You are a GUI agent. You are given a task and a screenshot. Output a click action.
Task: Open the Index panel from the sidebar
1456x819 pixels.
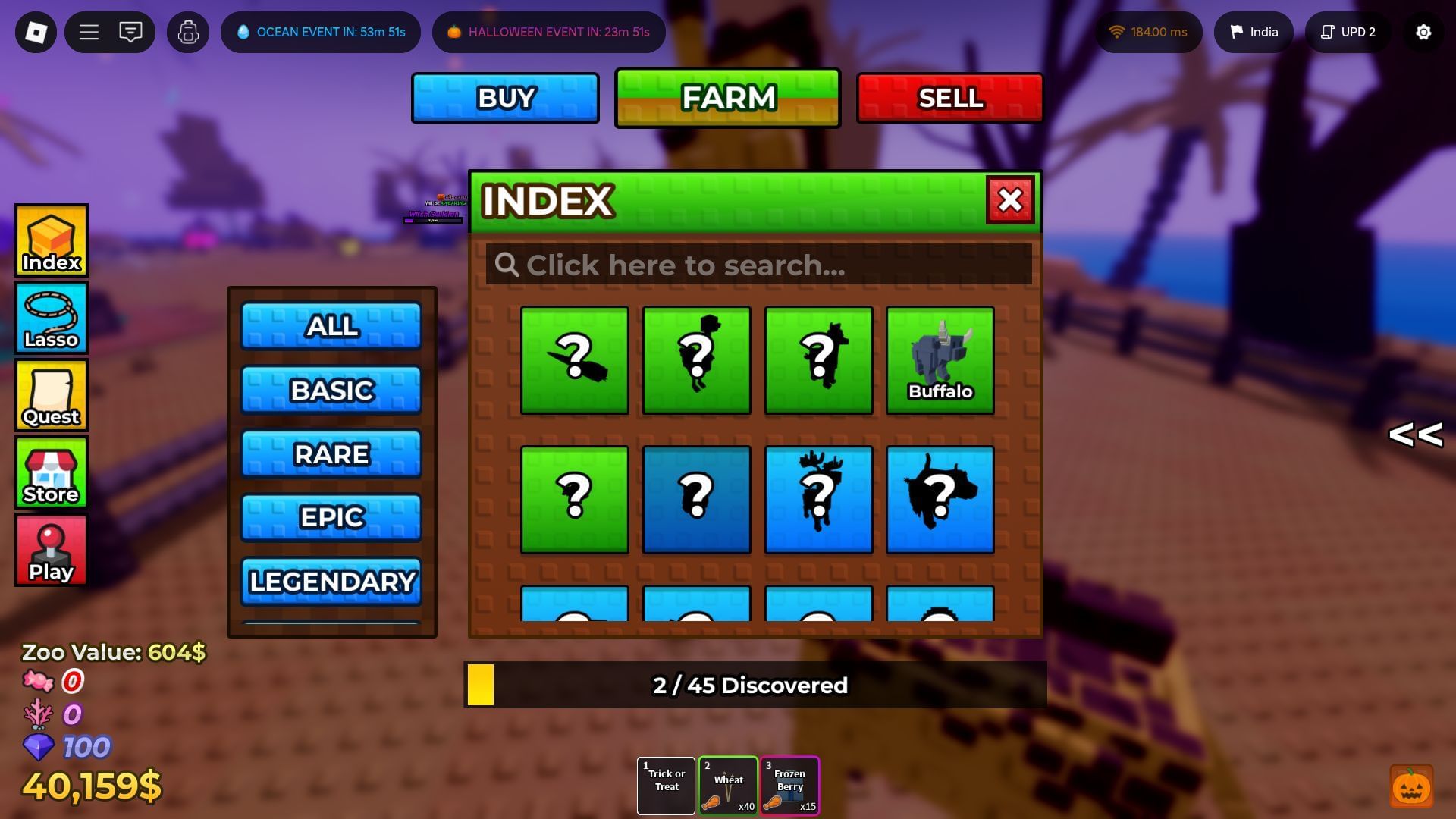coord(50,240)
